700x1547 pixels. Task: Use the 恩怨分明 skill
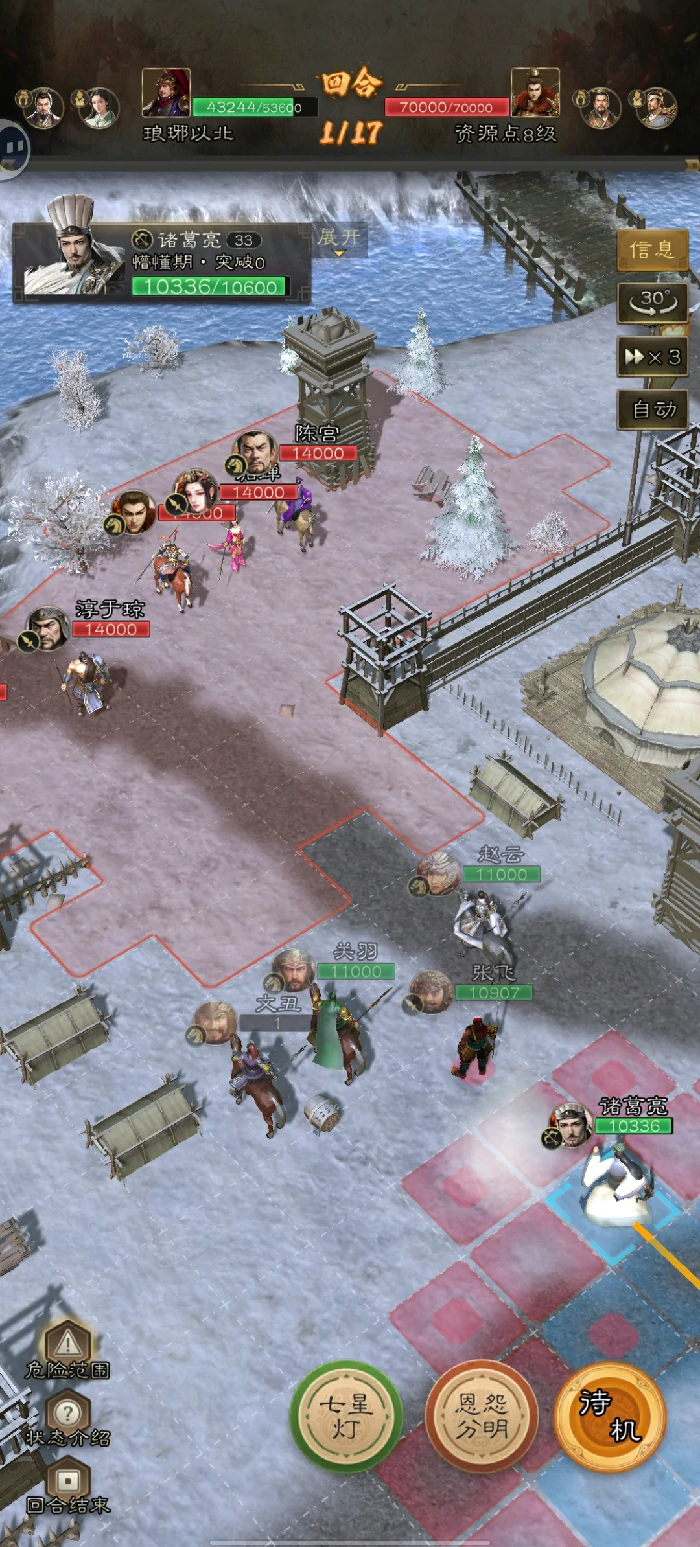482,1416
